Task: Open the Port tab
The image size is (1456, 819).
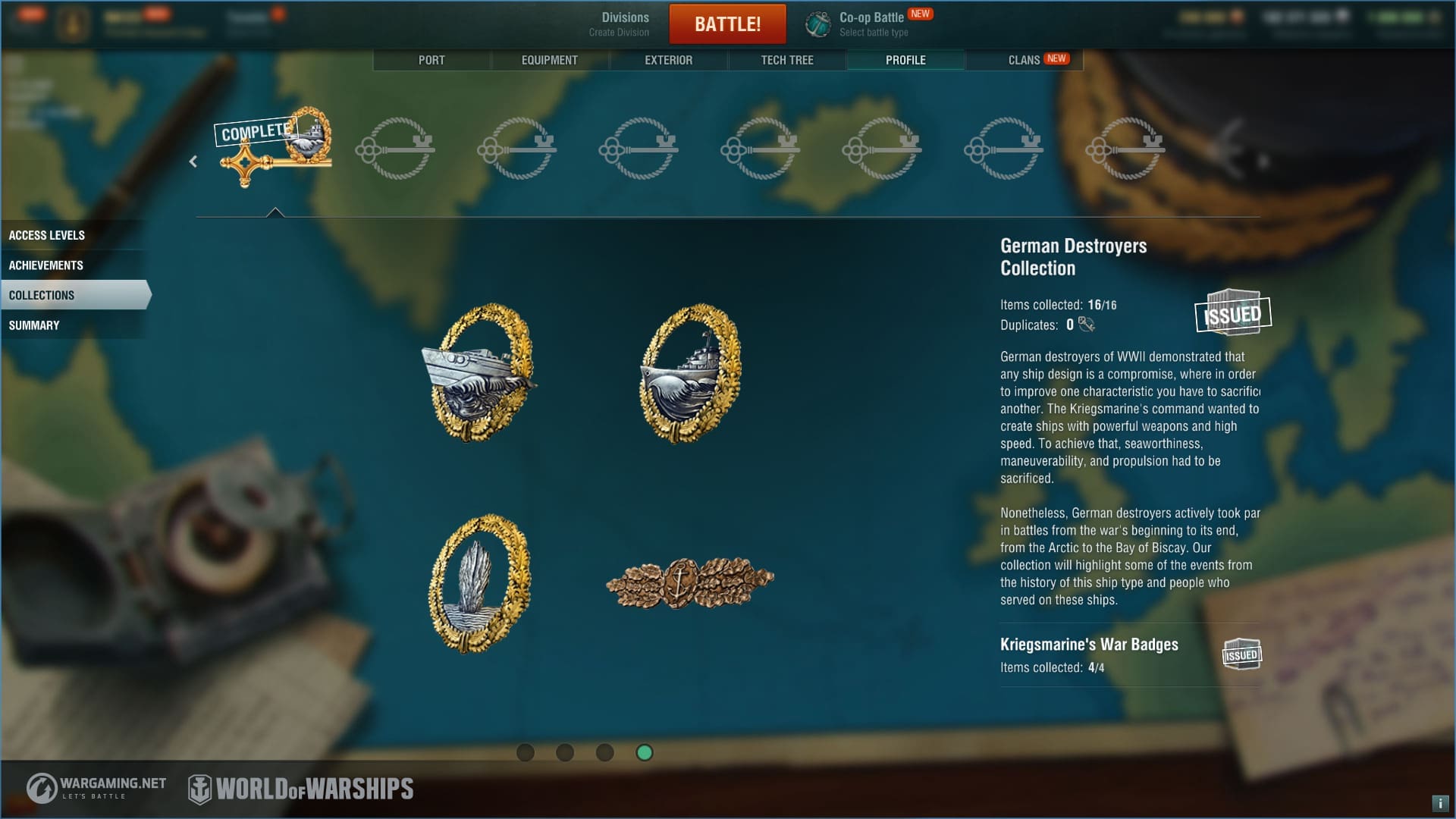Action: click(431, 60)
